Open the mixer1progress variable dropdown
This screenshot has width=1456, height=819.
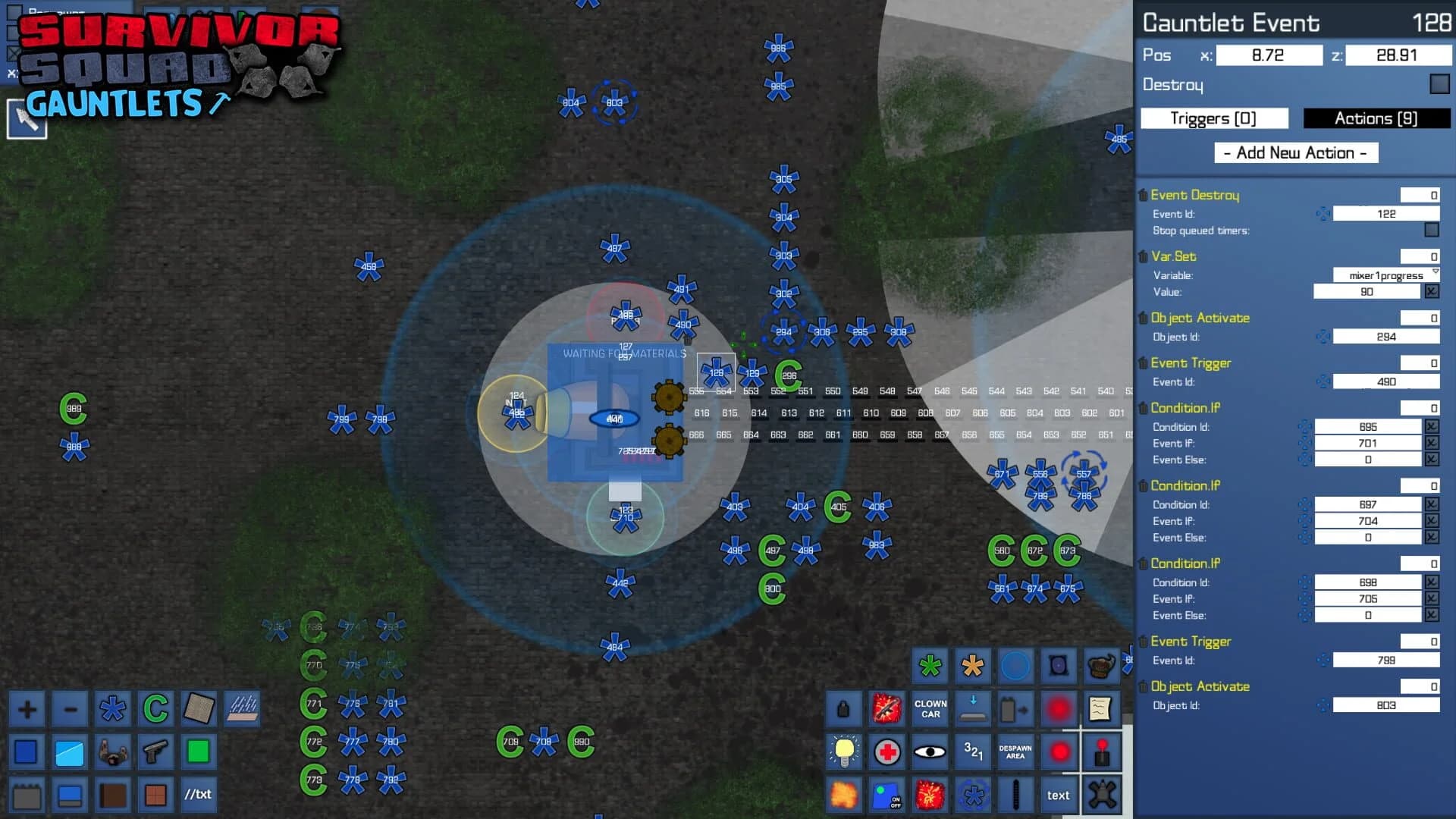1387,275
